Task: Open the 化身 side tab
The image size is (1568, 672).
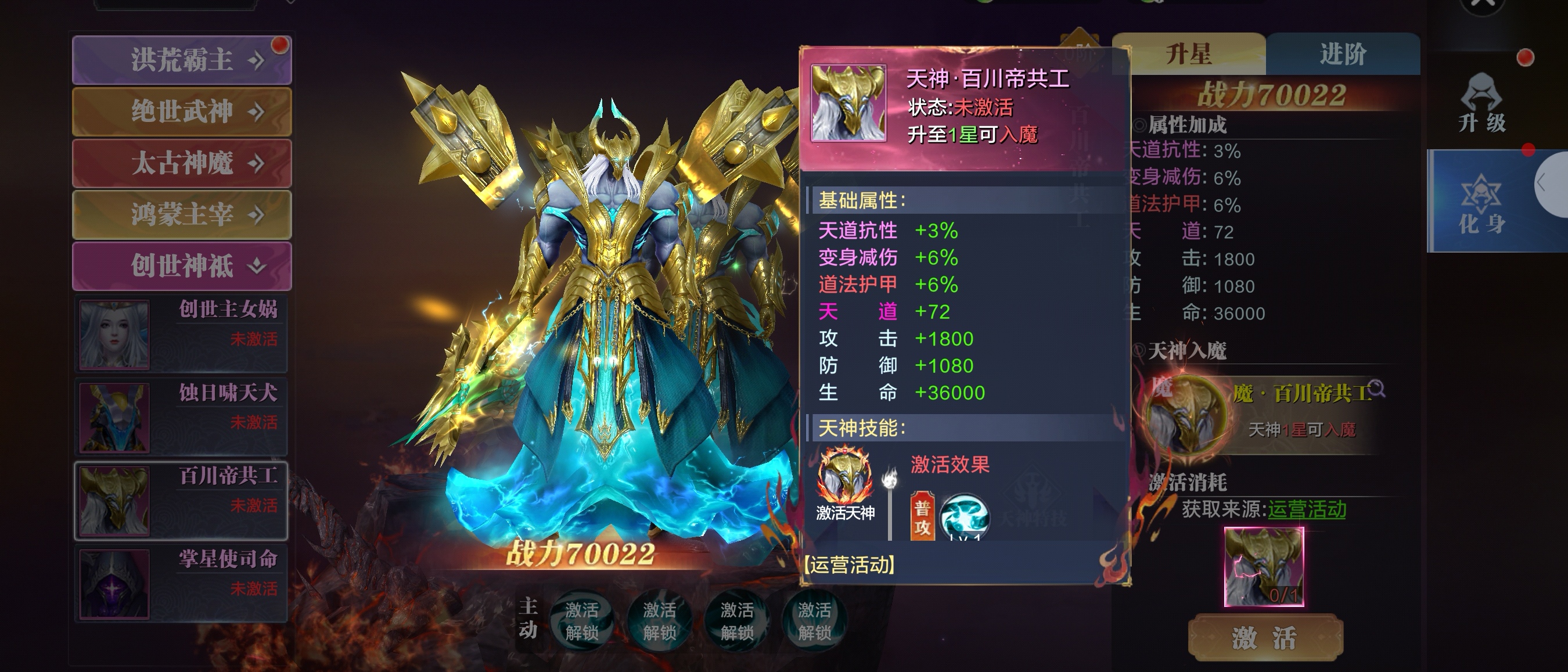Action: click(x=1481, y=204)
